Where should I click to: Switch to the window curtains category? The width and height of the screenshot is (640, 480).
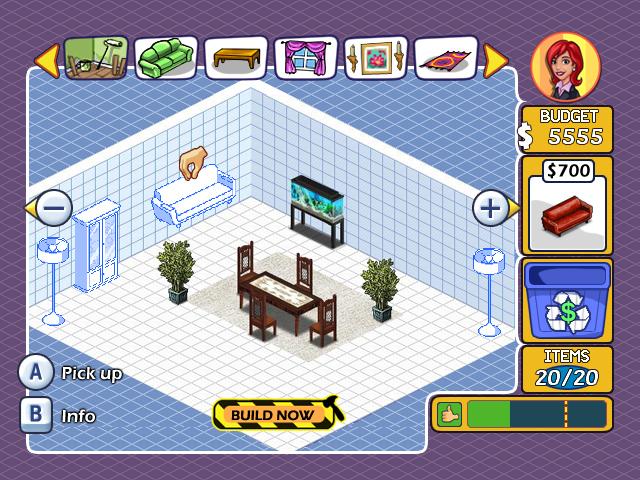point(306,58)
